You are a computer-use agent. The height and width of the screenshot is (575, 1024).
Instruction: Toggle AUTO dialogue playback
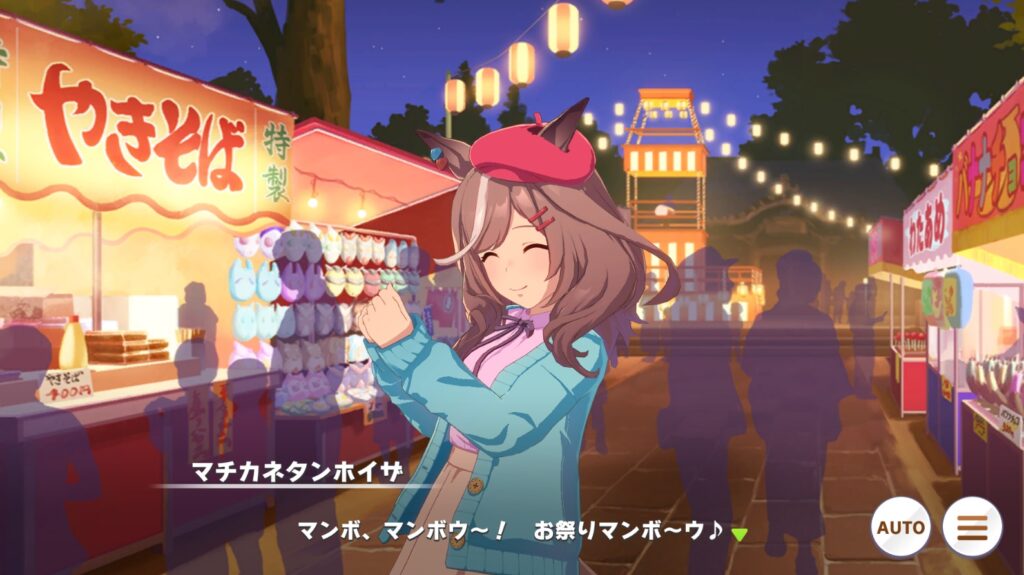tap(900, 527)
